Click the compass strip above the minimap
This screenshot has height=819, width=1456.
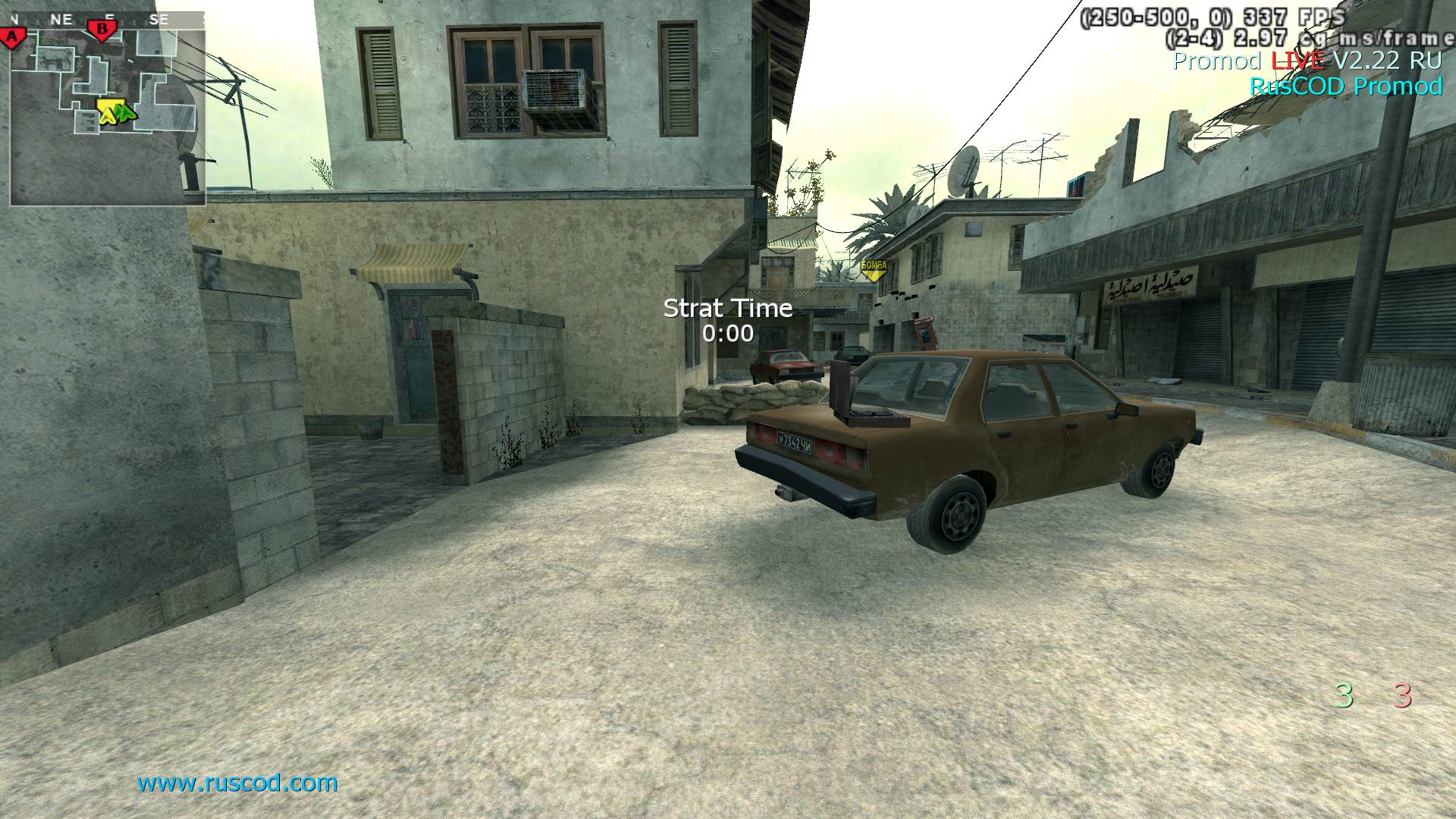click(108, 20)
